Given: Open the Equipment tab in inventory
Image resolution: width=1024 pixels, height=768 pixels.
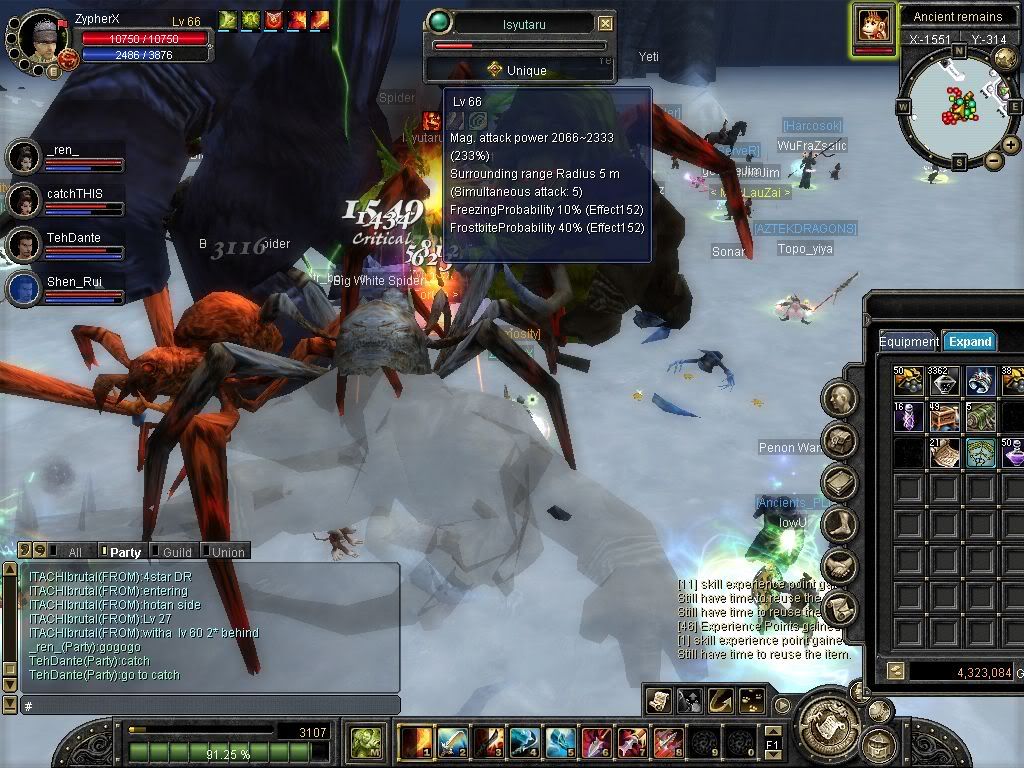Looking at the screenshot, I should click(908, 341).
